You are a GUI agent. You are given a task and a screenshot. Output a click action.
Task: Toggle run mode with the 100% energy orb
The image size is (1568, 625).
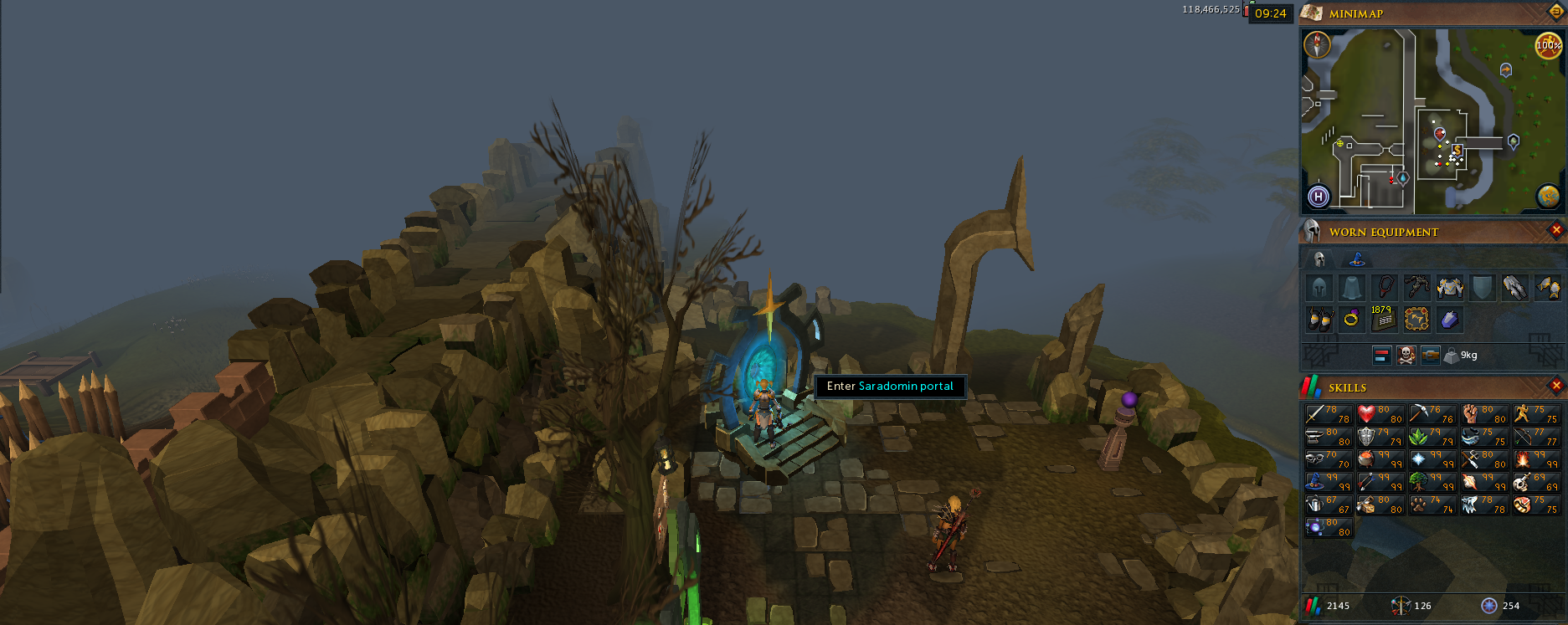(x=1548, y=44)
